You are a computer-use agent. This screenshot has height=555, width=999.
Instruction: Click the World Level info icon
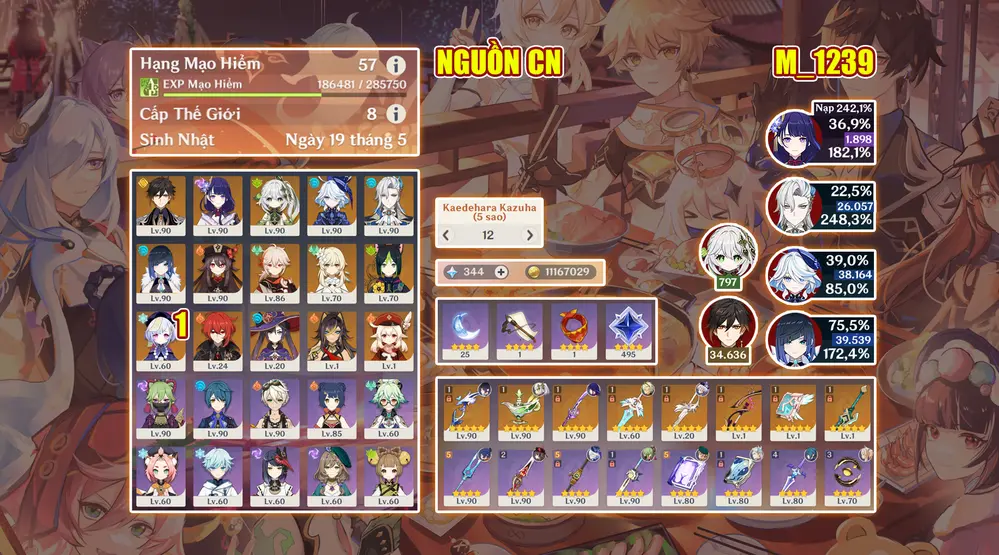395,114
